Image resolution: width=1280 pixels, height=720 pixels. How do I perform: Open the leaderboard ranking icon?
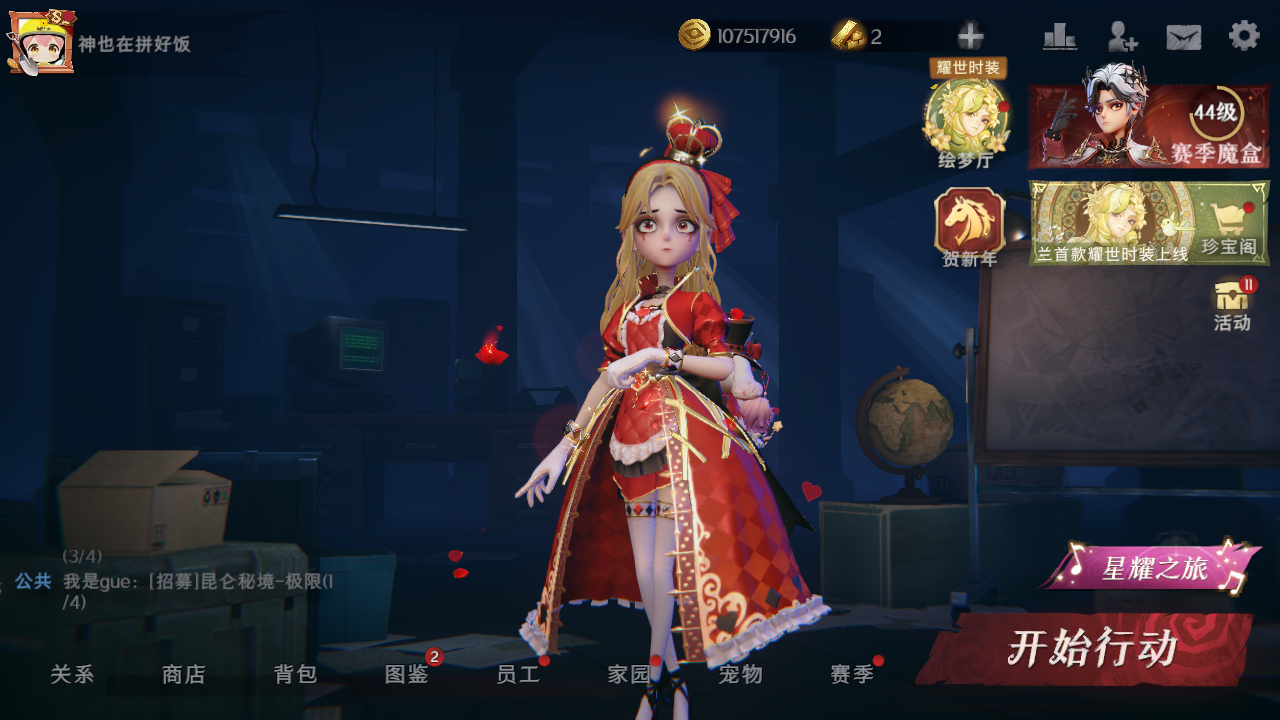[1060, 37]
